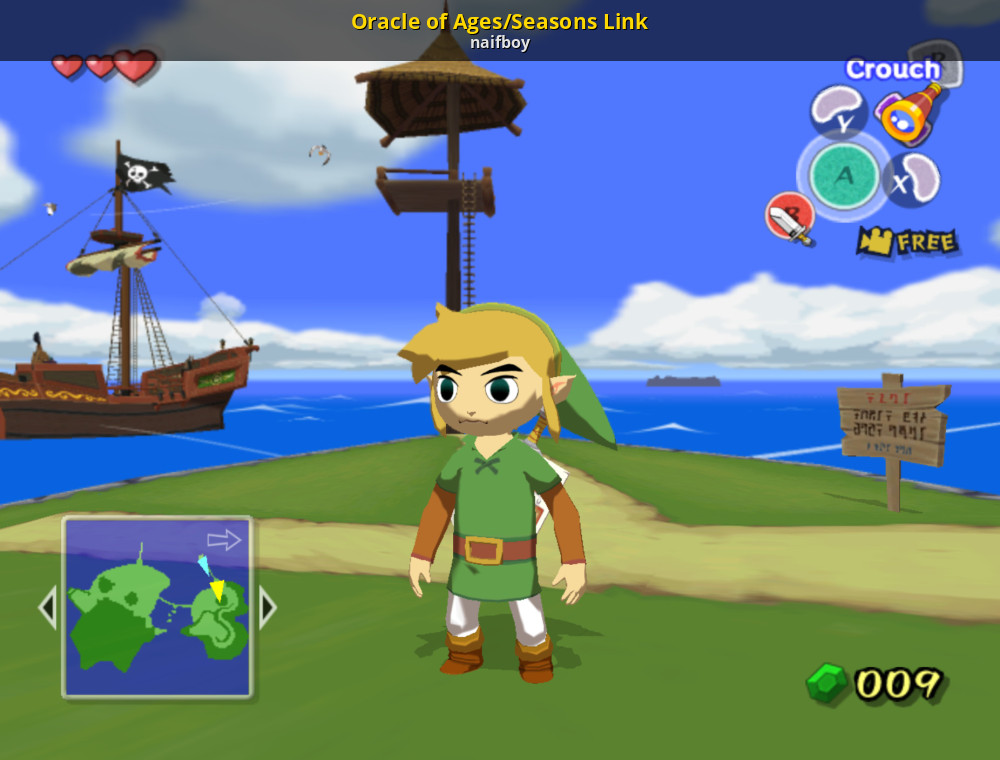1000x760 pixels.
Task: Open the Oracle of Ages/Seasons Link title
Action: (499, 21)
